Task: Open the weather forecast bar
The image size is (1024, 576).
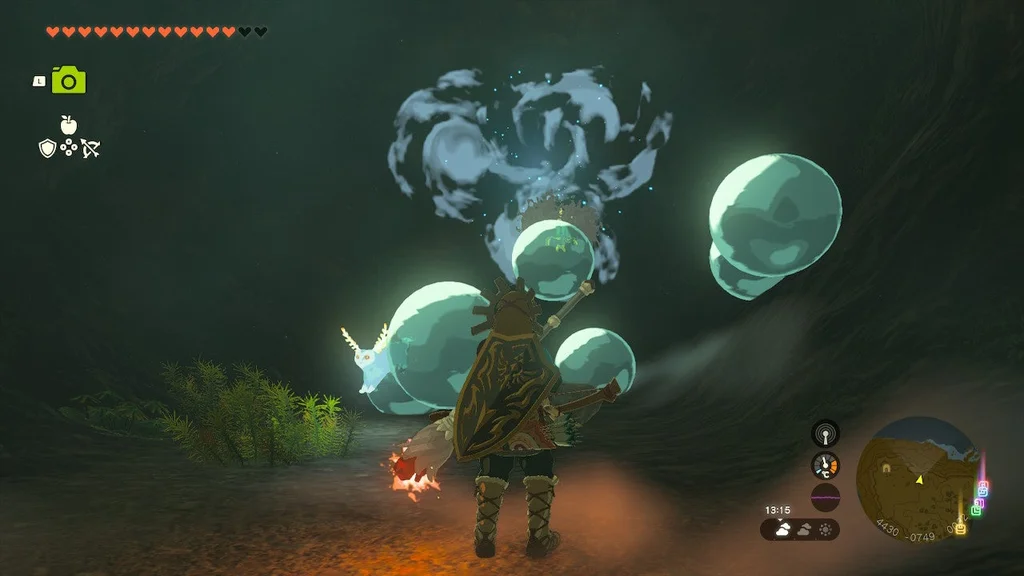Action: pyautogui.click(x=800, y=529)
